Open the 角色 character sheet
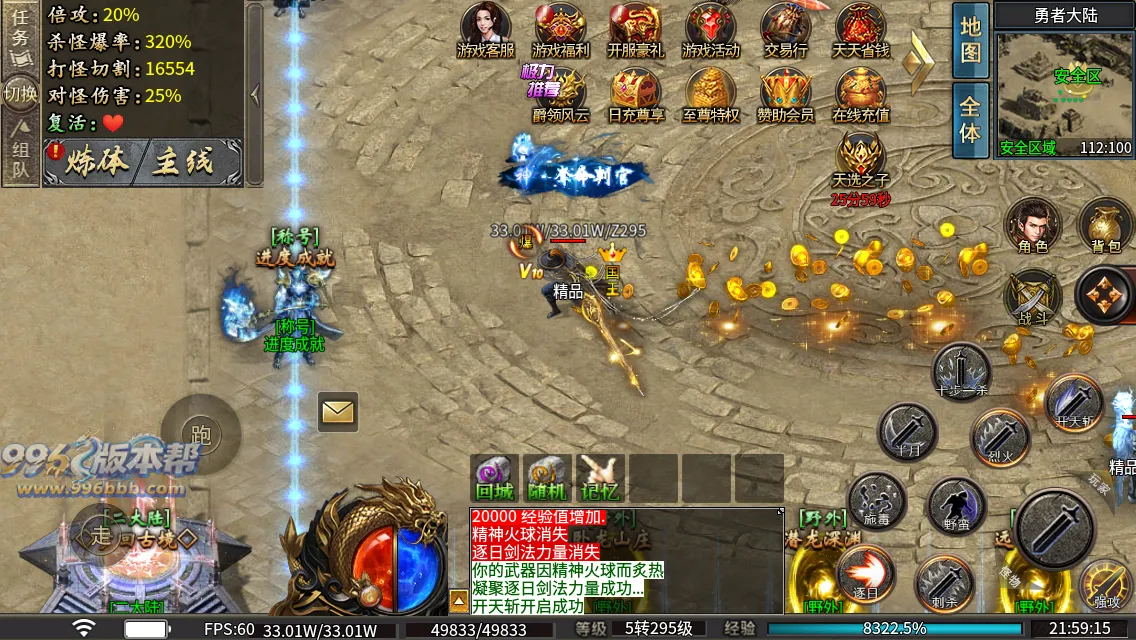1136x640 pixels. 1033,226
